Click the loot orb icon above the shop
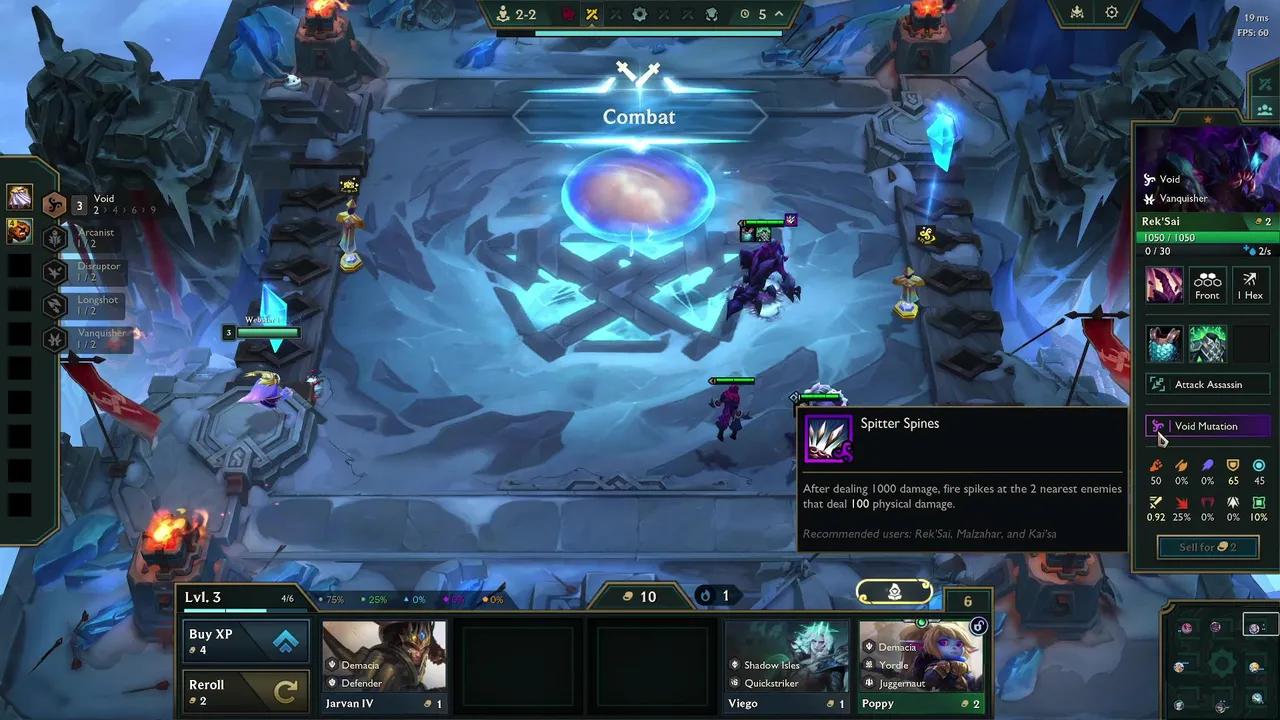Image resolution: width=1280 pixels, height=720 pixels. (x=893, y=592)
